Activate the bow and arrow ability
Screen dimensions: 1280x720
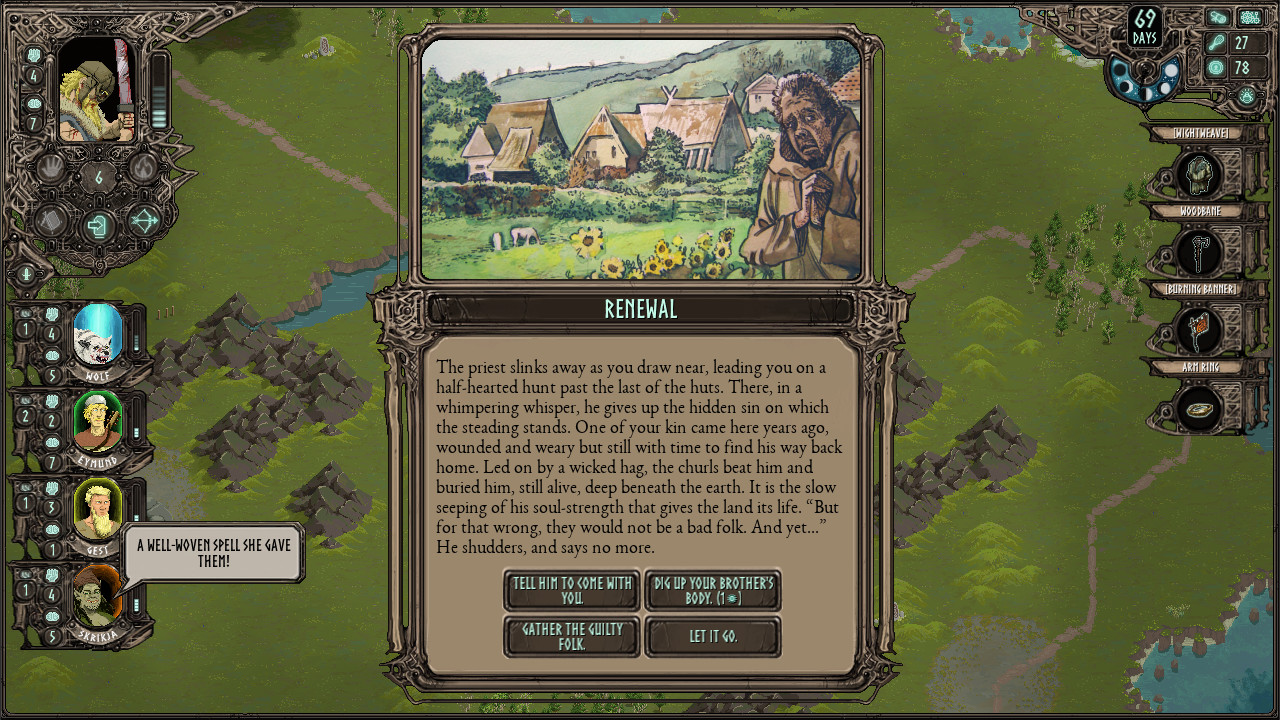(144, 220)
